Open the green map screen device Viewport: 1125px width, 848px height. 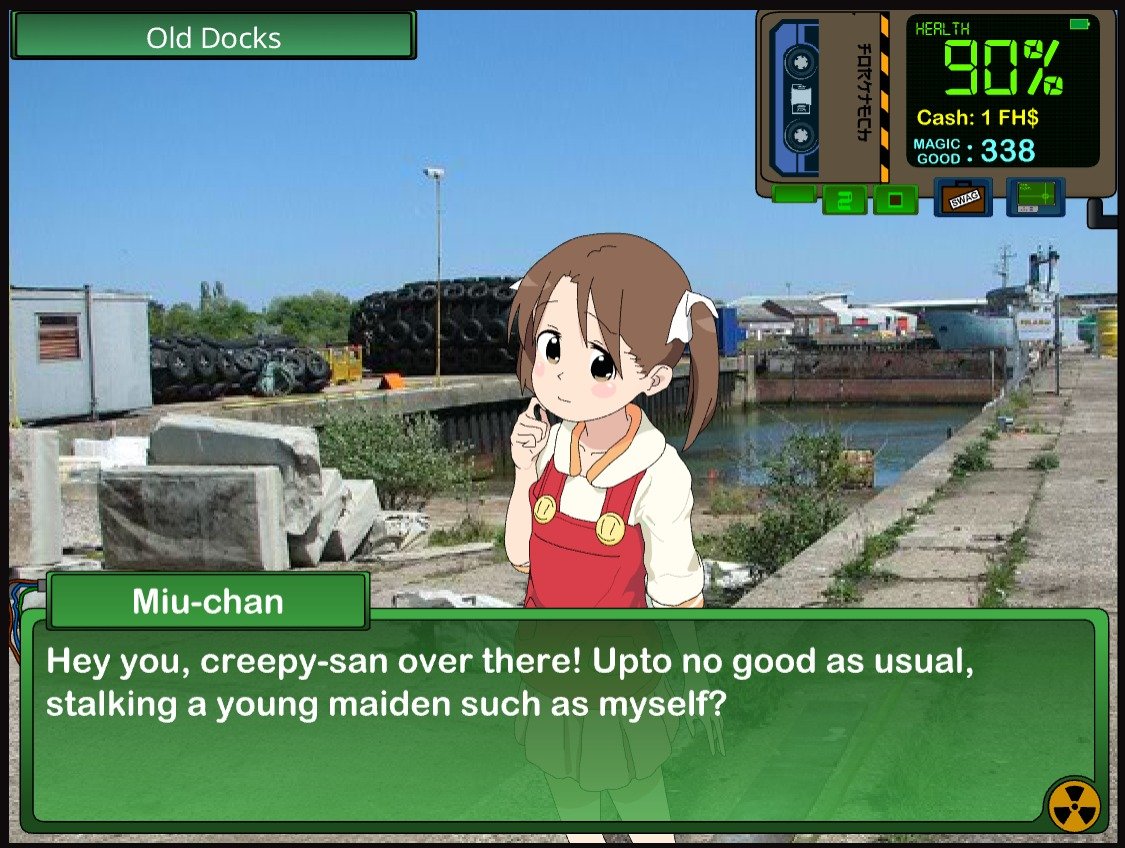(1035, 197)
